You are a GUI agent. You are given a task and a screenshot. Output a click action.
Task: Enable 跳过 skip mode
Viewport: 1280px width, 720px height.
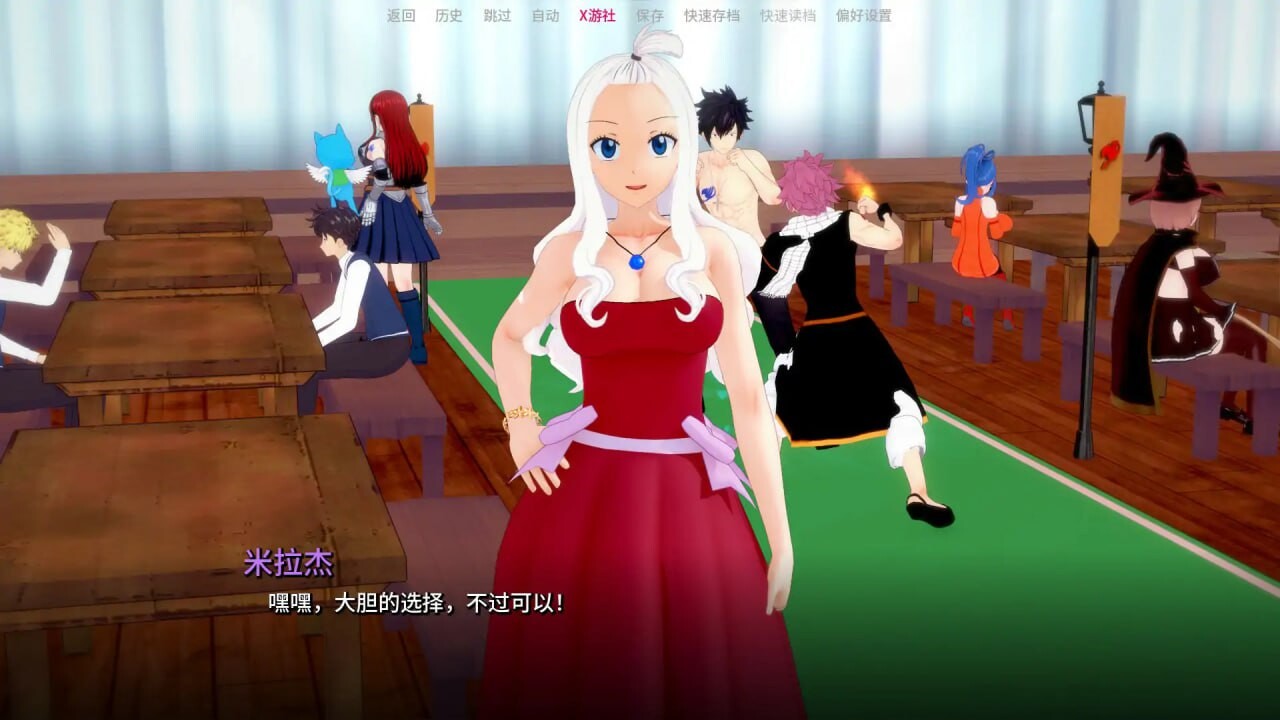click(x=497, y=16)
